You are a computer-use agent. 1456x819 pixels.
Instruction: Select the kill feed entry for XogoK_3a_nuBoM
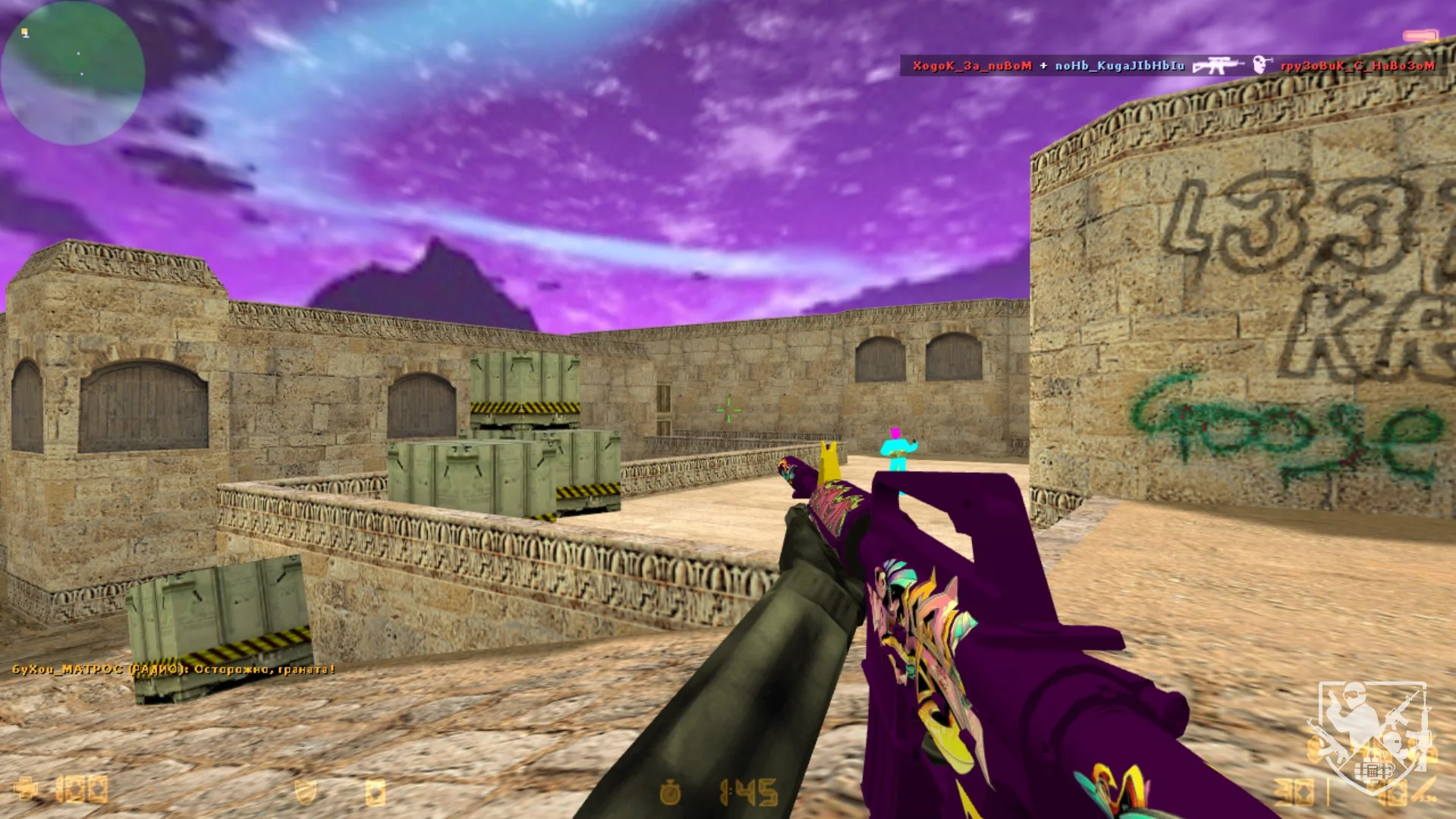point(972,66)
